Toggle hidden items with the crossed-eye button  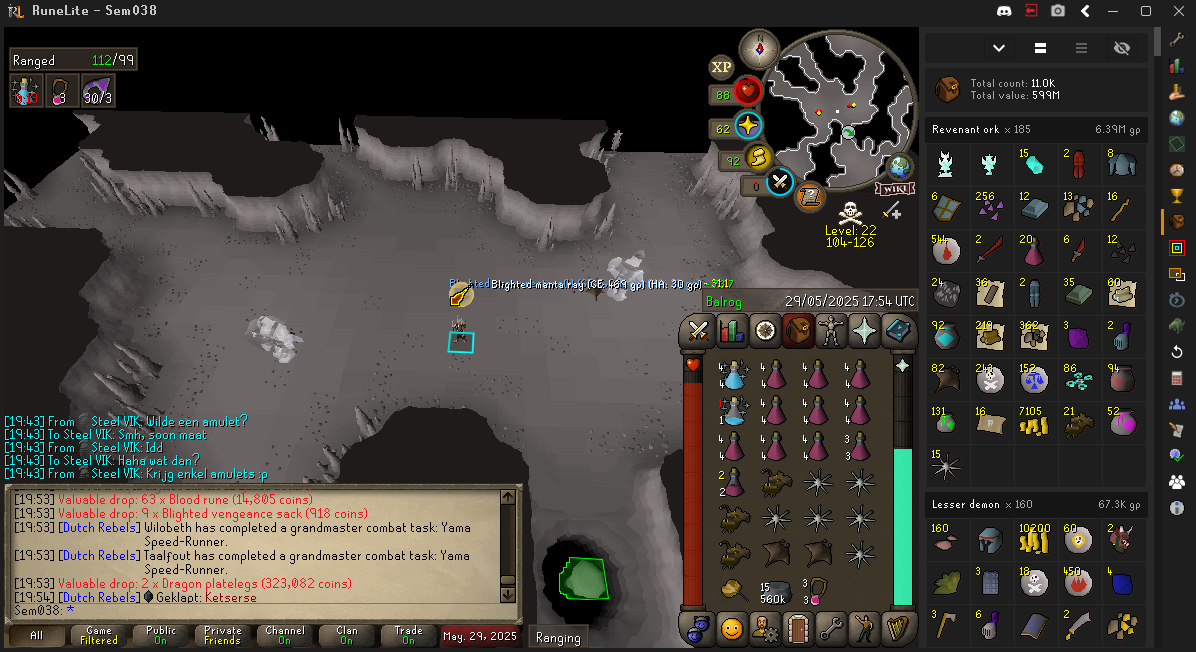[x=1121, y=48]
